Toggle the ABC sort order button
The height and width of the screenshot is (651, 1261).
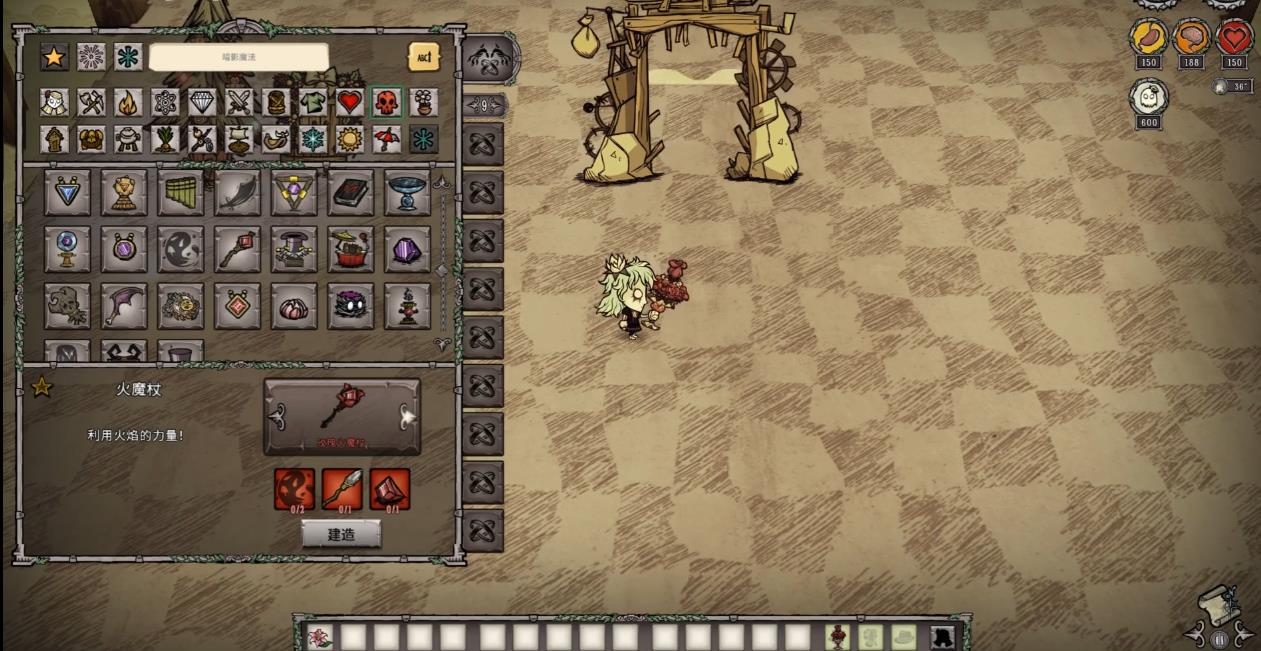(424, 57)
